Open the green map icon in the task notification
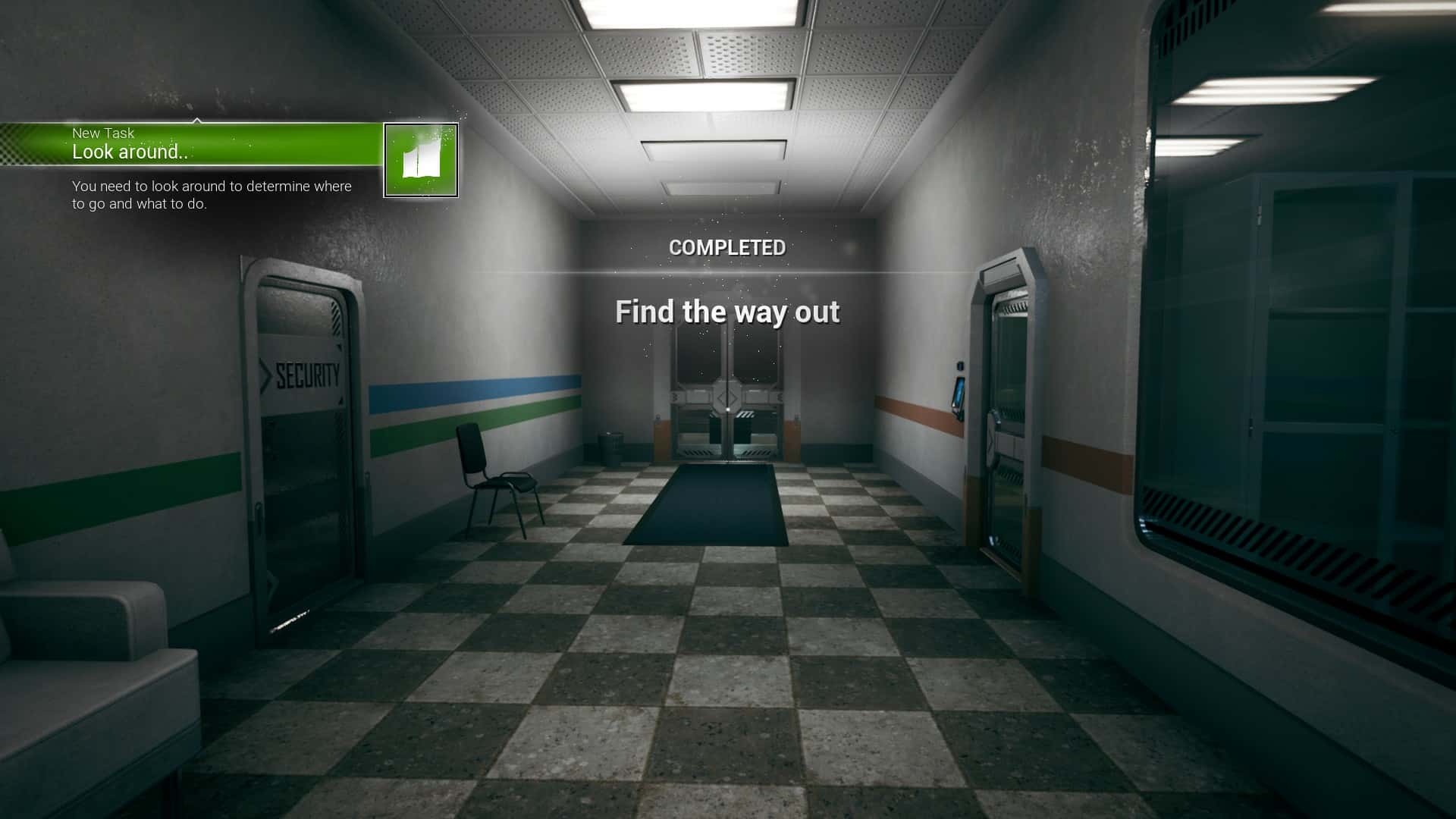1456x819 pixels. click(x=421, y=160)
